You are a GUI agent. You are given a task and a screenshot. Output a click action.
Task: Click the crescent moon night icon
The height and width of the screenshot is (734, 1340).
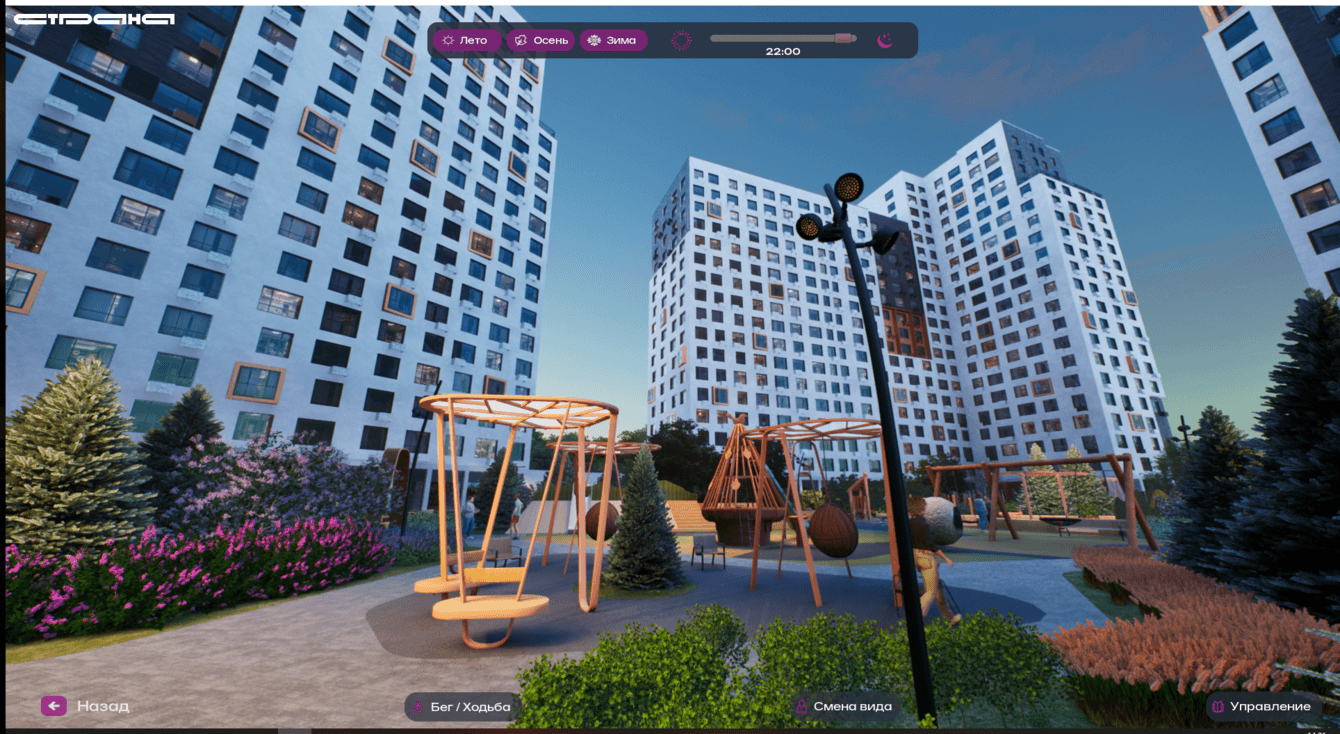click(885, 41)
